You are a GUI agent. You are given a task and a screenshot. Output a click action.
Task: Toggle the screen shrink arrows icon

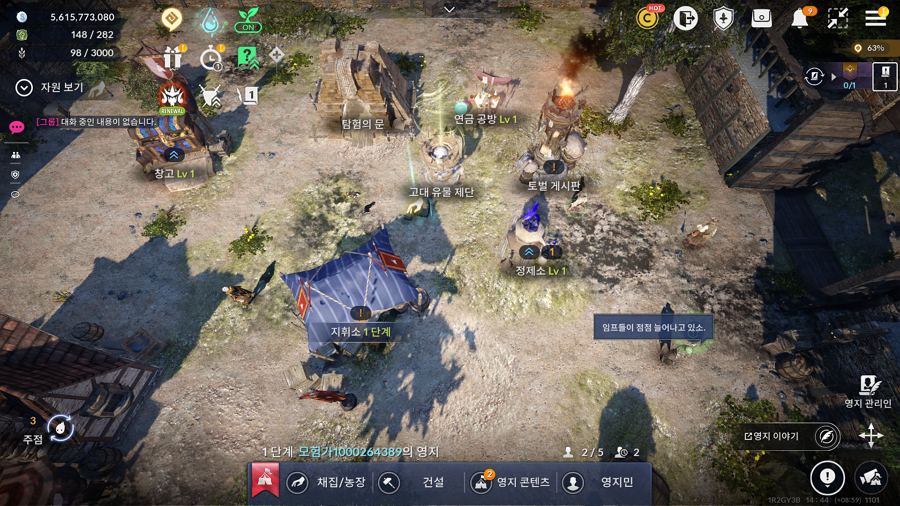point(838,18)
